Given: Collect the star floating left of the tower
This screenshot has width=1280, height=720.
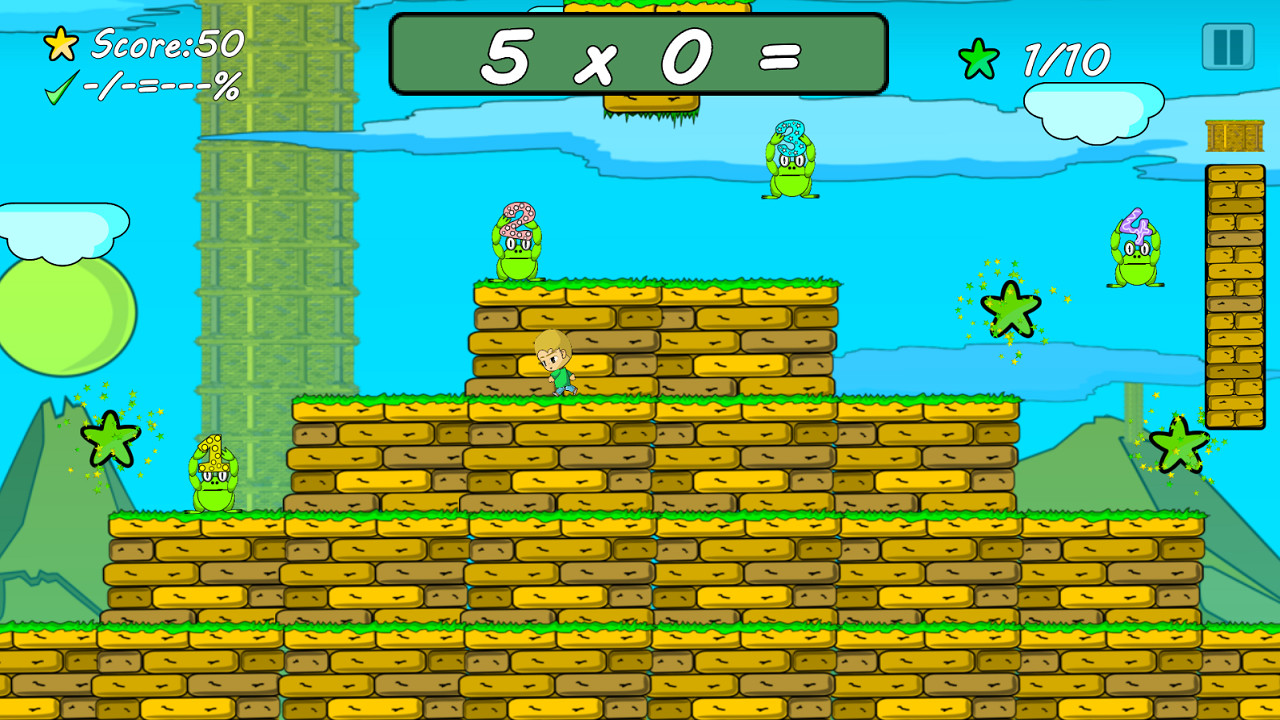Looking at the screenshot, I should pyautogui.click(x=113, y=438).
